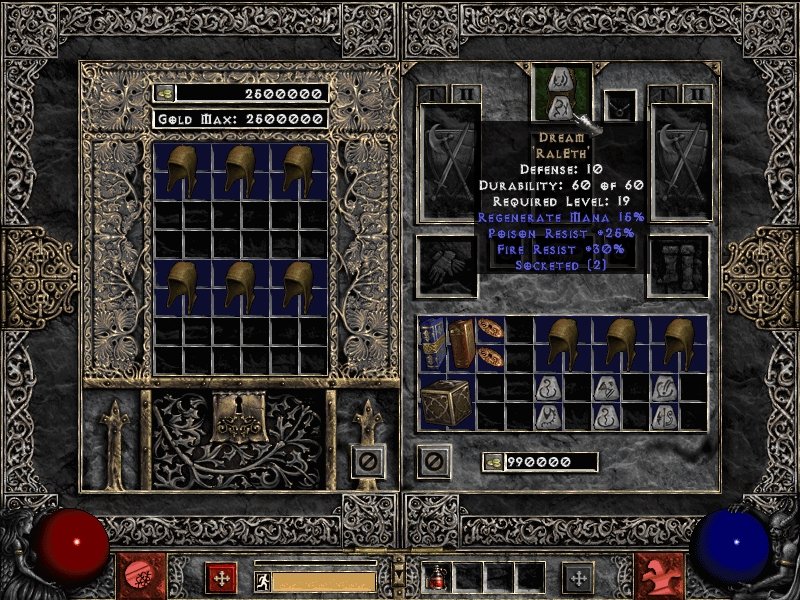Screen dimensions: 800x600
Task: Click the empty gloves equipment slot
Action: coord(445,267)
